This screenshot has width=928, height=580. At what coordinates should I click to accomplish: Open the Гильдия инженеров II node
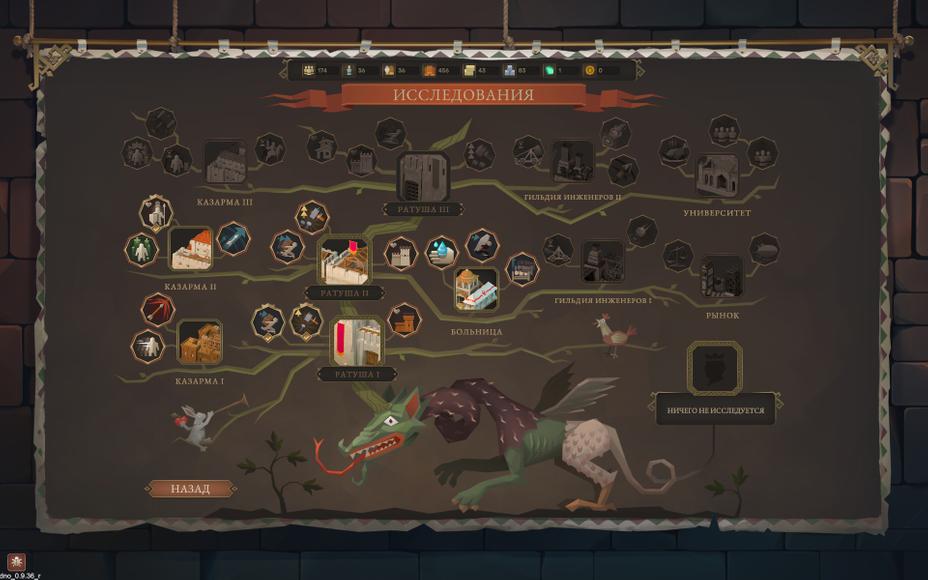572,161
